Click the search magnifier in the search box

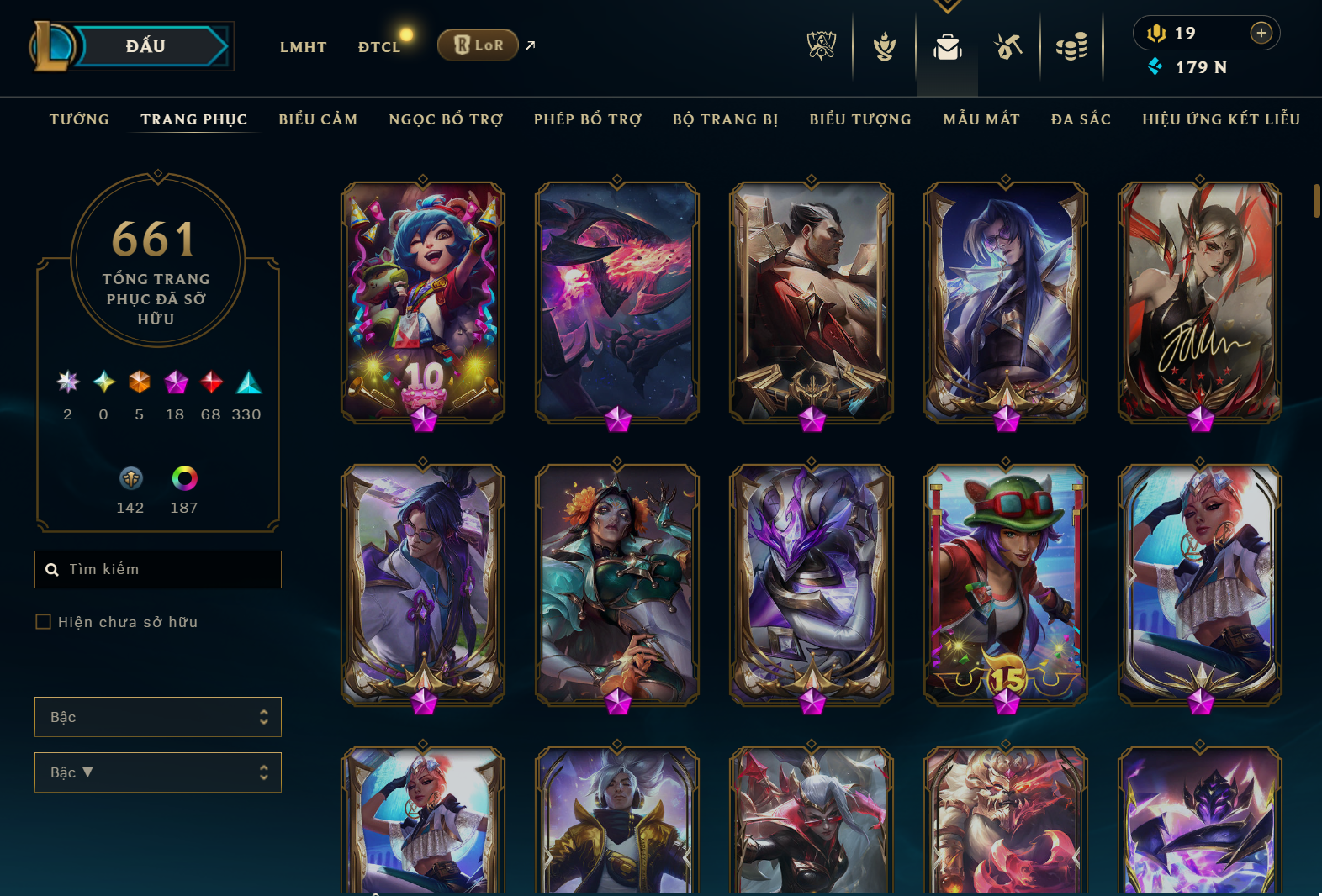pyautogui.click(x=53, y=569)
